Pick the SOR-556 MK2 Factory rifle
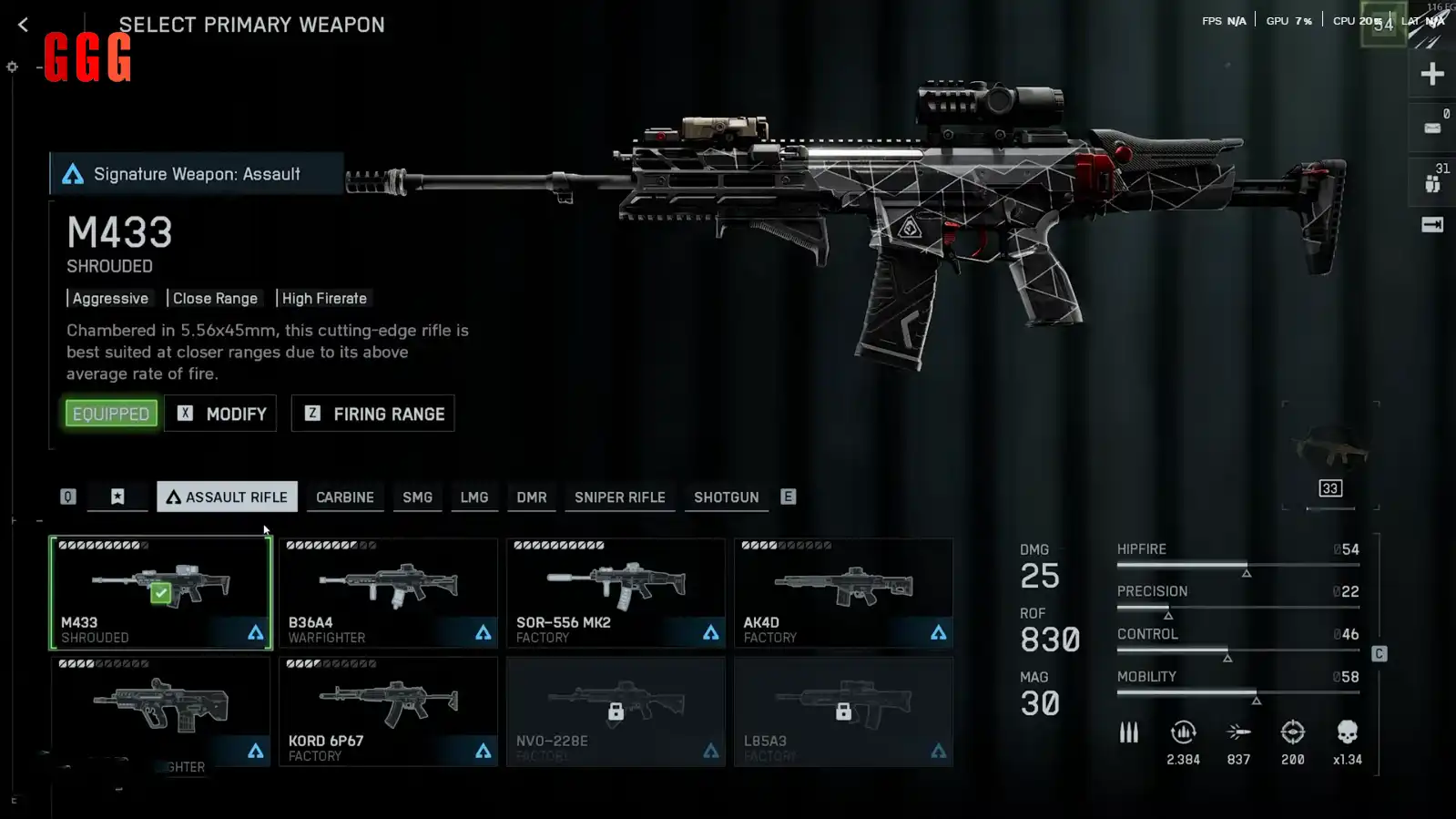 tap(616, 592)
